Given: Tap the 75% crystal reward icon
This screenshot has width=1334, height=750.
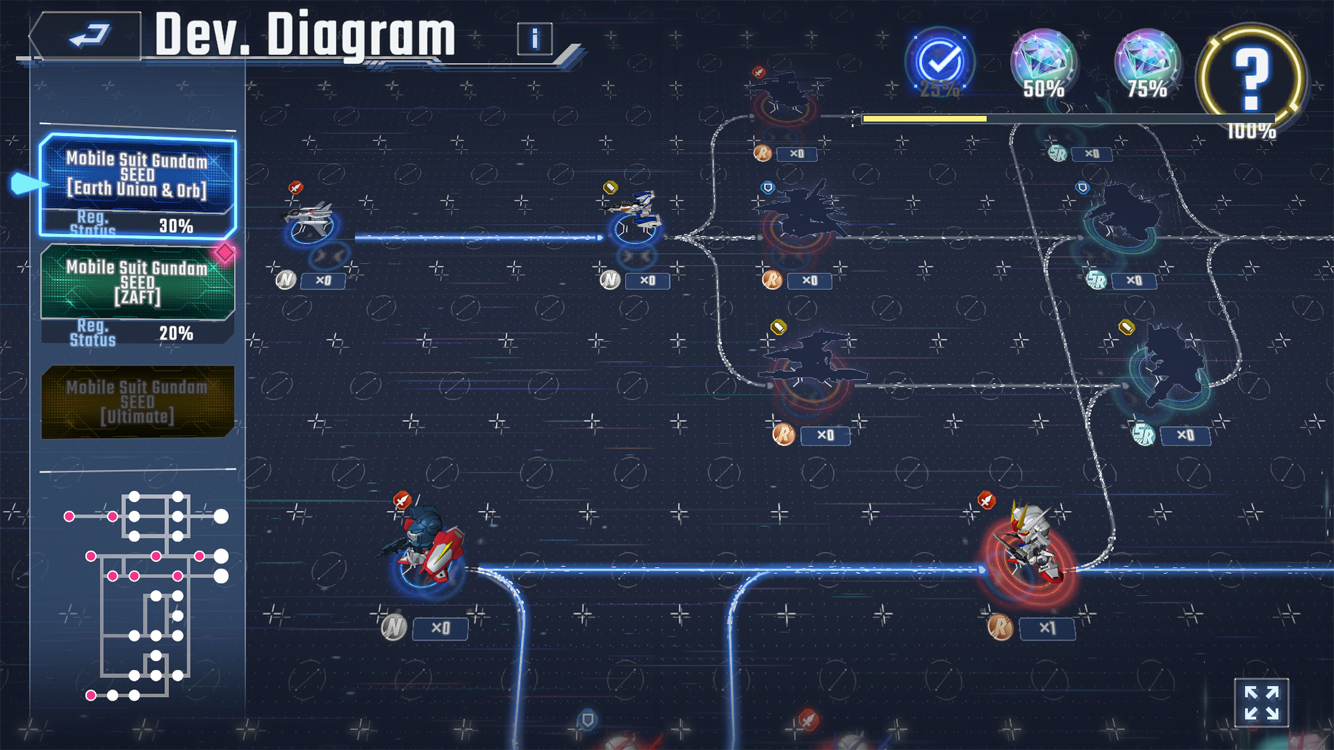Looking at the screenshot, I should tap(1147, 62).
